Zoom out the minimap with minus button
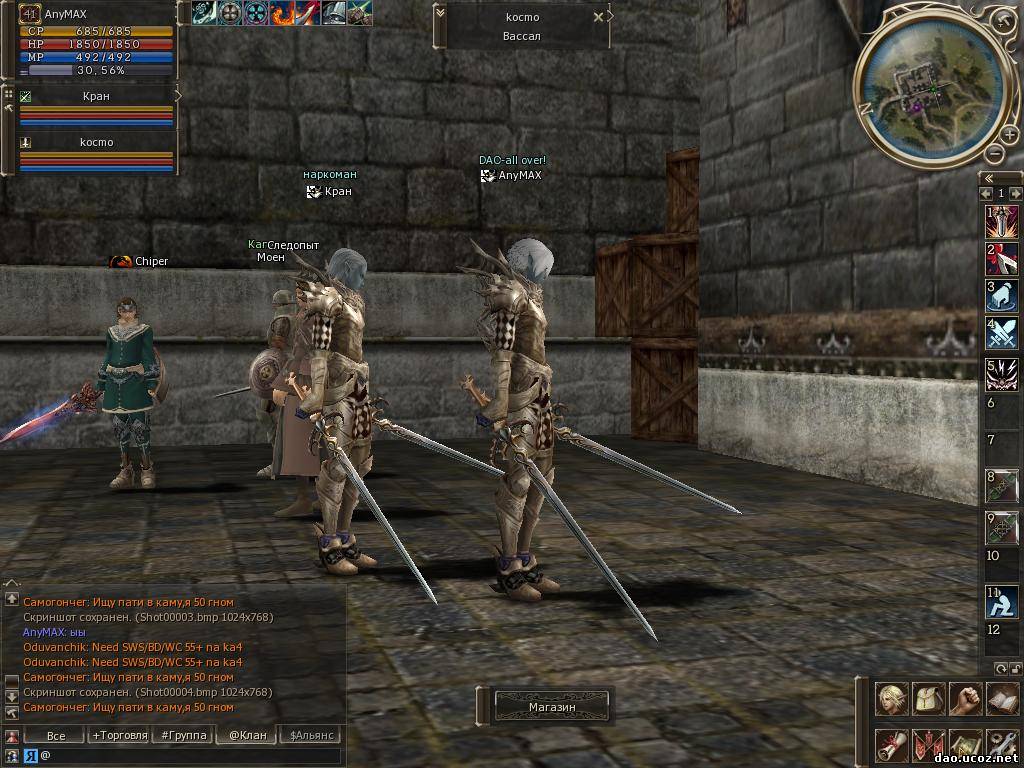 tap(994, 153)
